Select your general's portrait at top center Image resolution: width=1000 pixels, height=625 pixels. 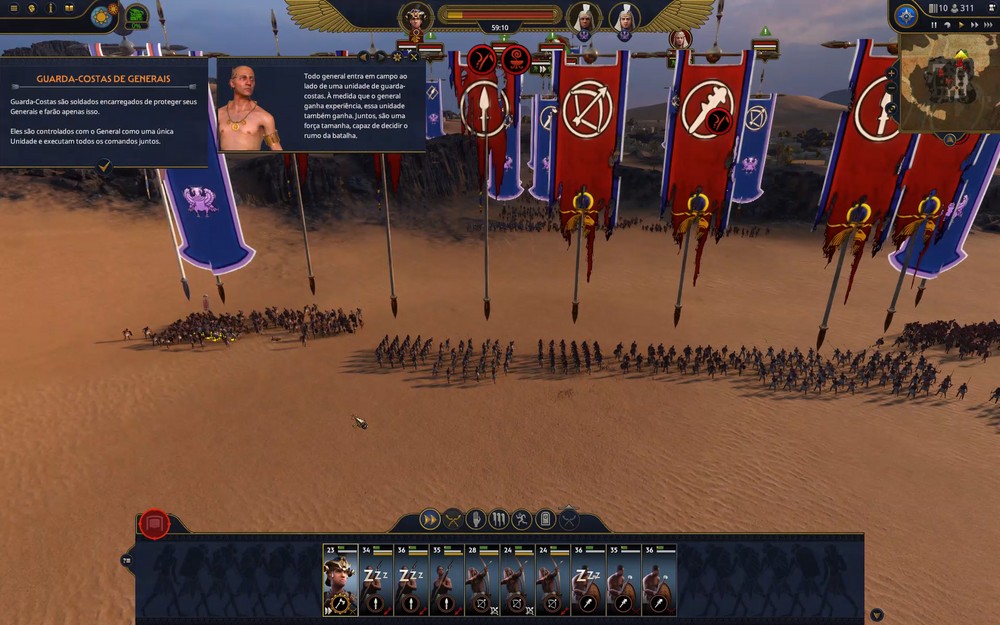pos(415,18)
